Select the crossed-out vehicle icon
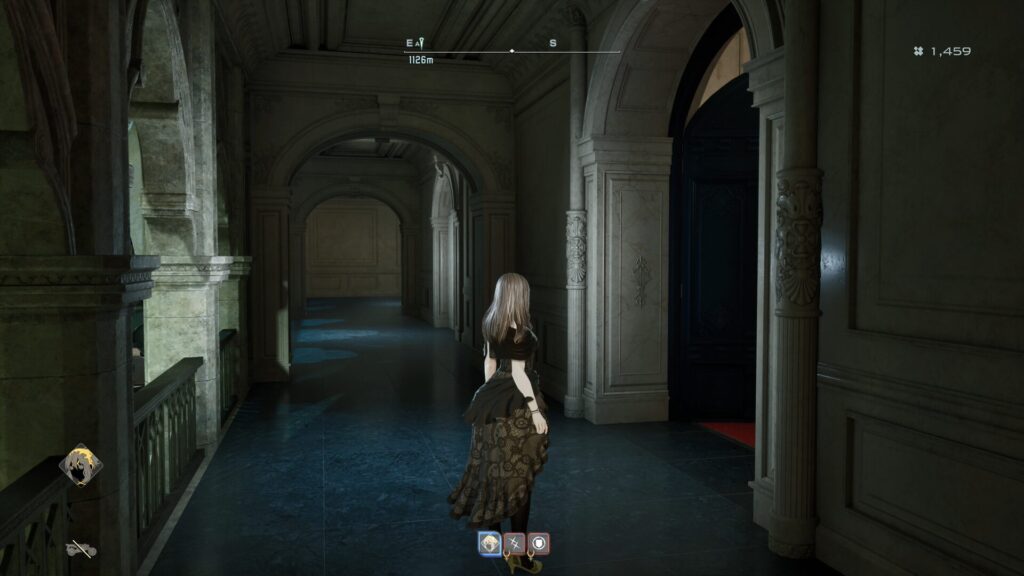Screen dimensions: 1024x576 [x=81, y=549]
